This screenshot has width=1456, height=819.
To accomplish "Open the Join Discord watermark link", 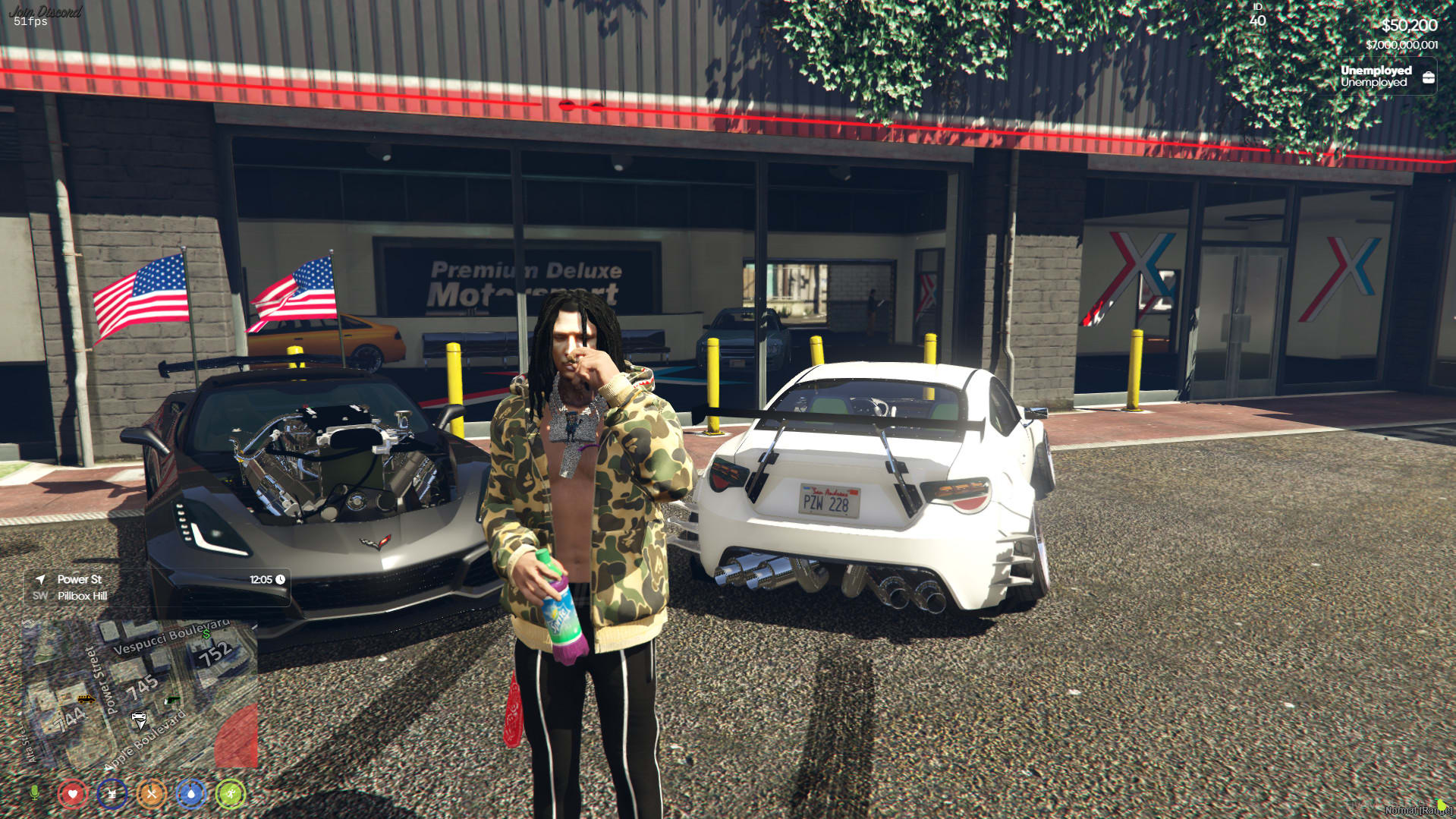I will pos(46,11).
